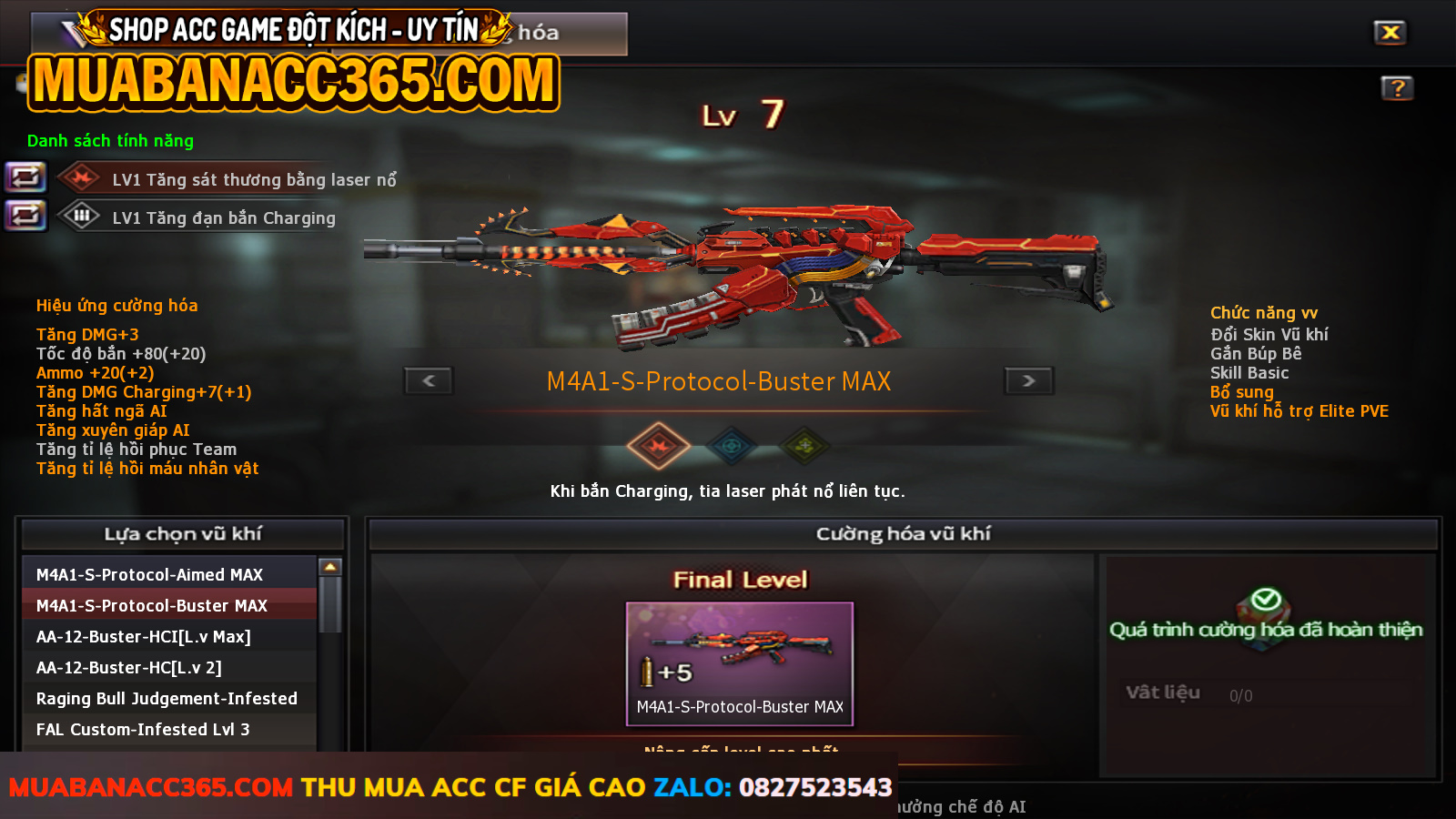
Task: Swap the LV1 laser damage feature
Action: point(25,177)
